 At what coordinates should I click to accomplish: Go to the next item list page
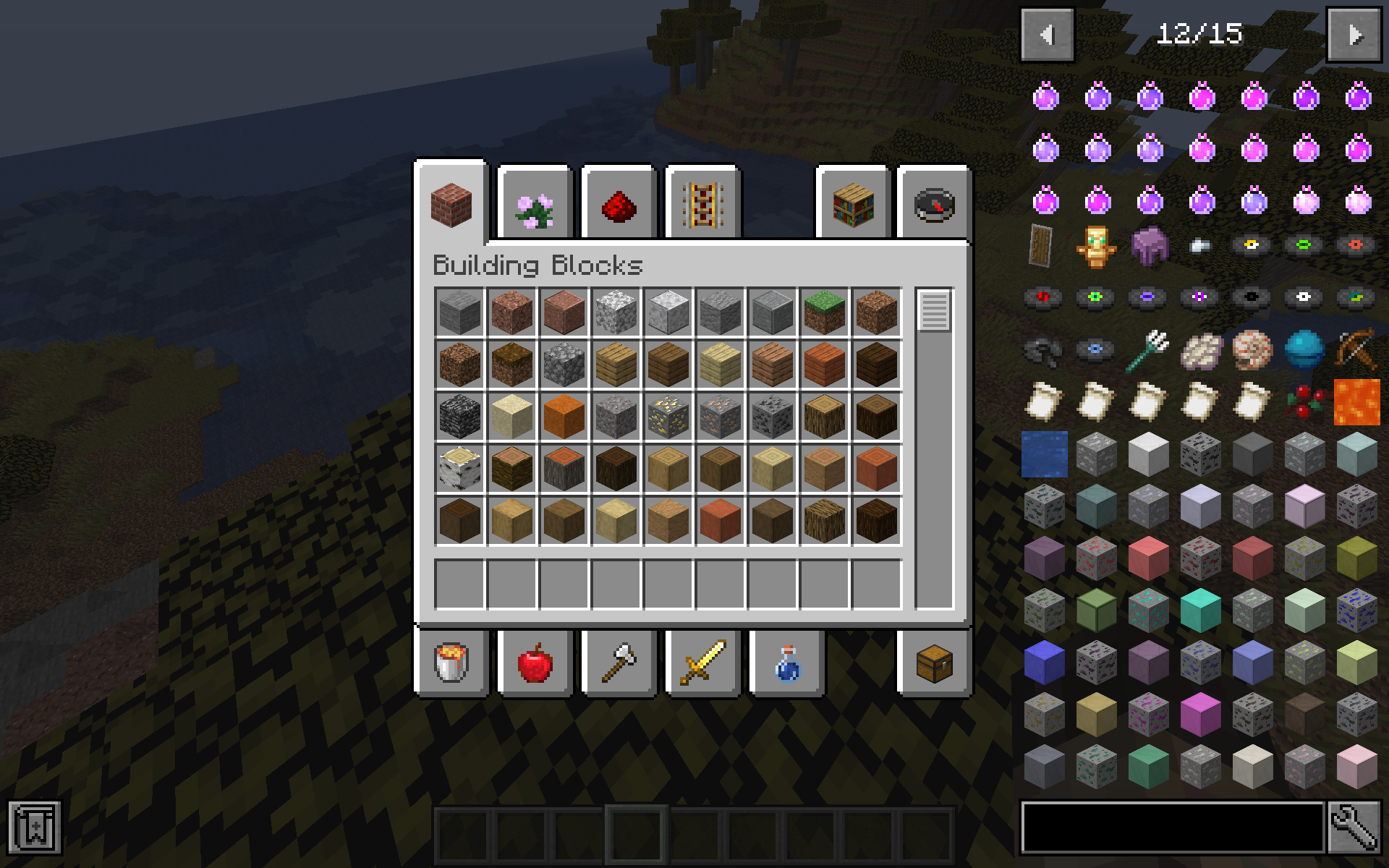(1354, 35)
